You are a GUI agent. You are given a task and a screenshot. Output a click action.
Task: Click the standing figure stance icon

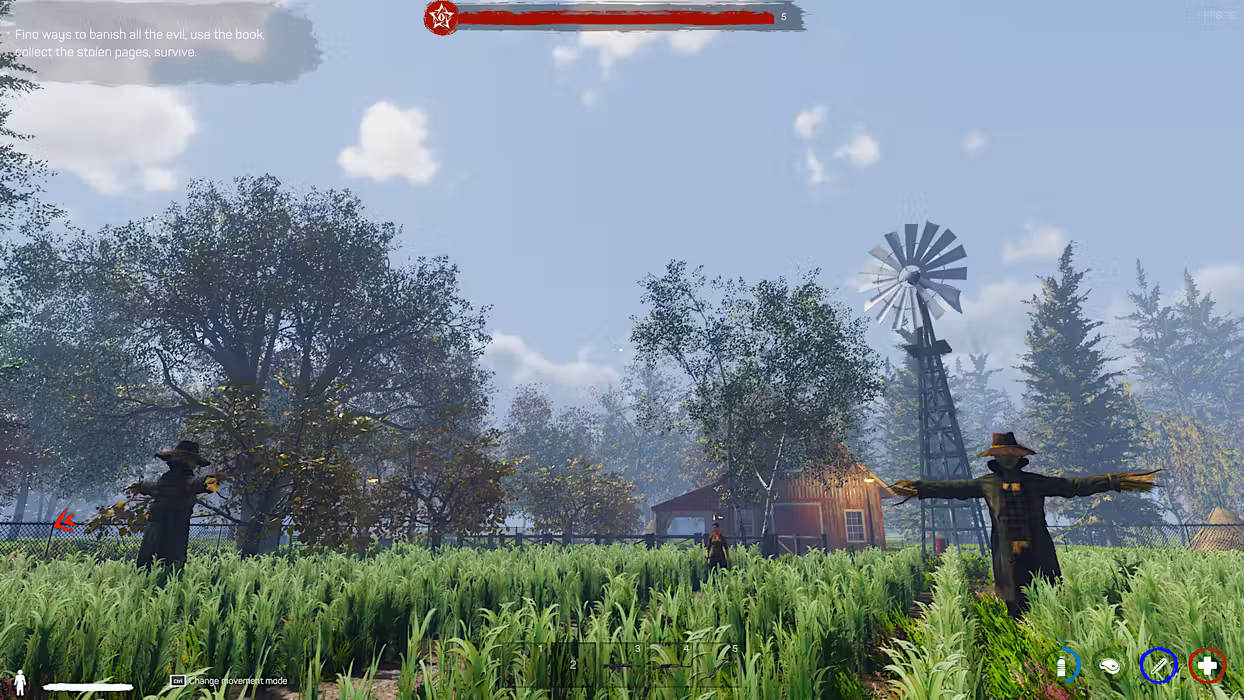pos(20,680)
